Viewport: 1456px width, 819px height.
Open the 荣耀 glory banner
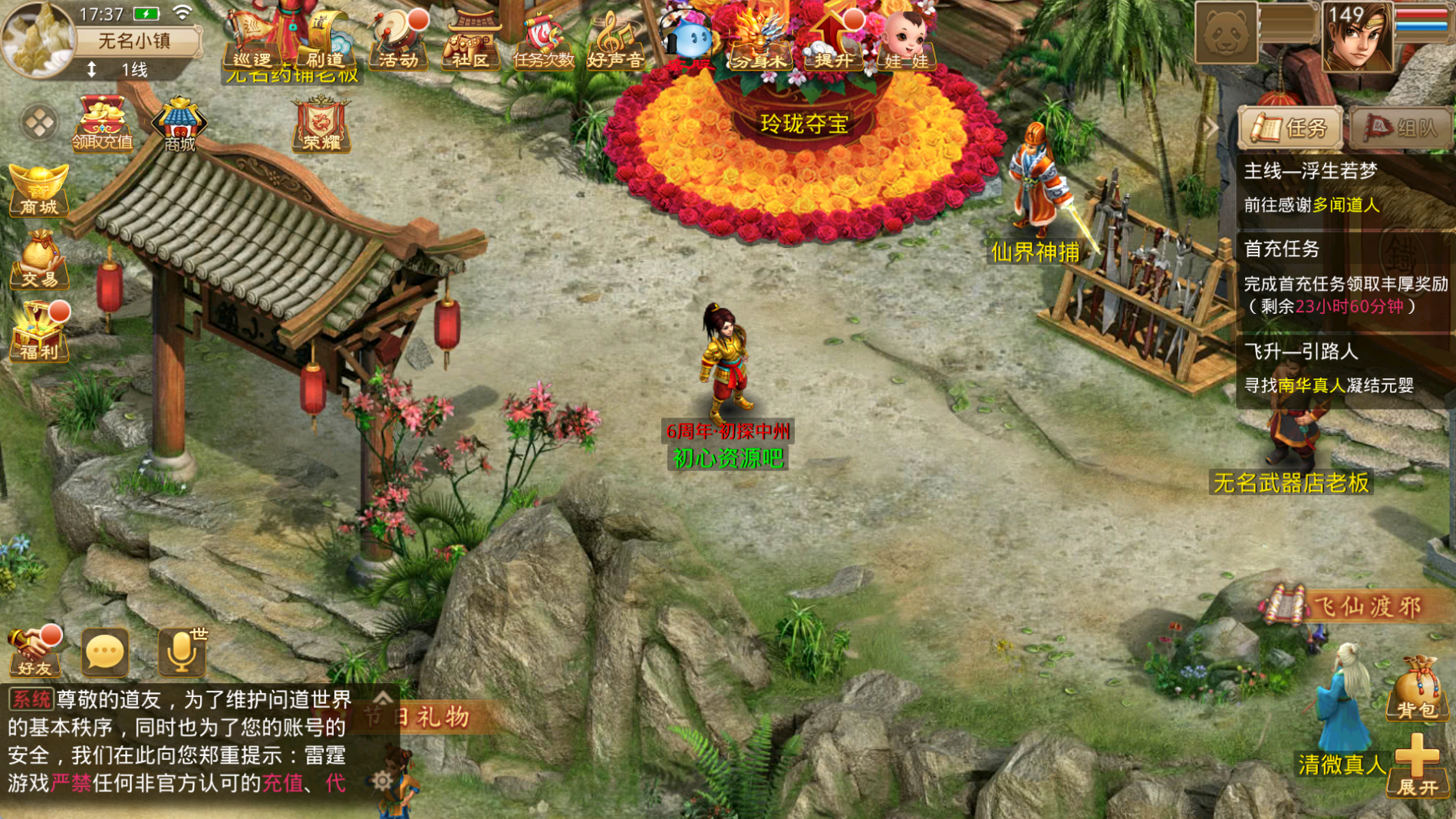tap(321, 123)
